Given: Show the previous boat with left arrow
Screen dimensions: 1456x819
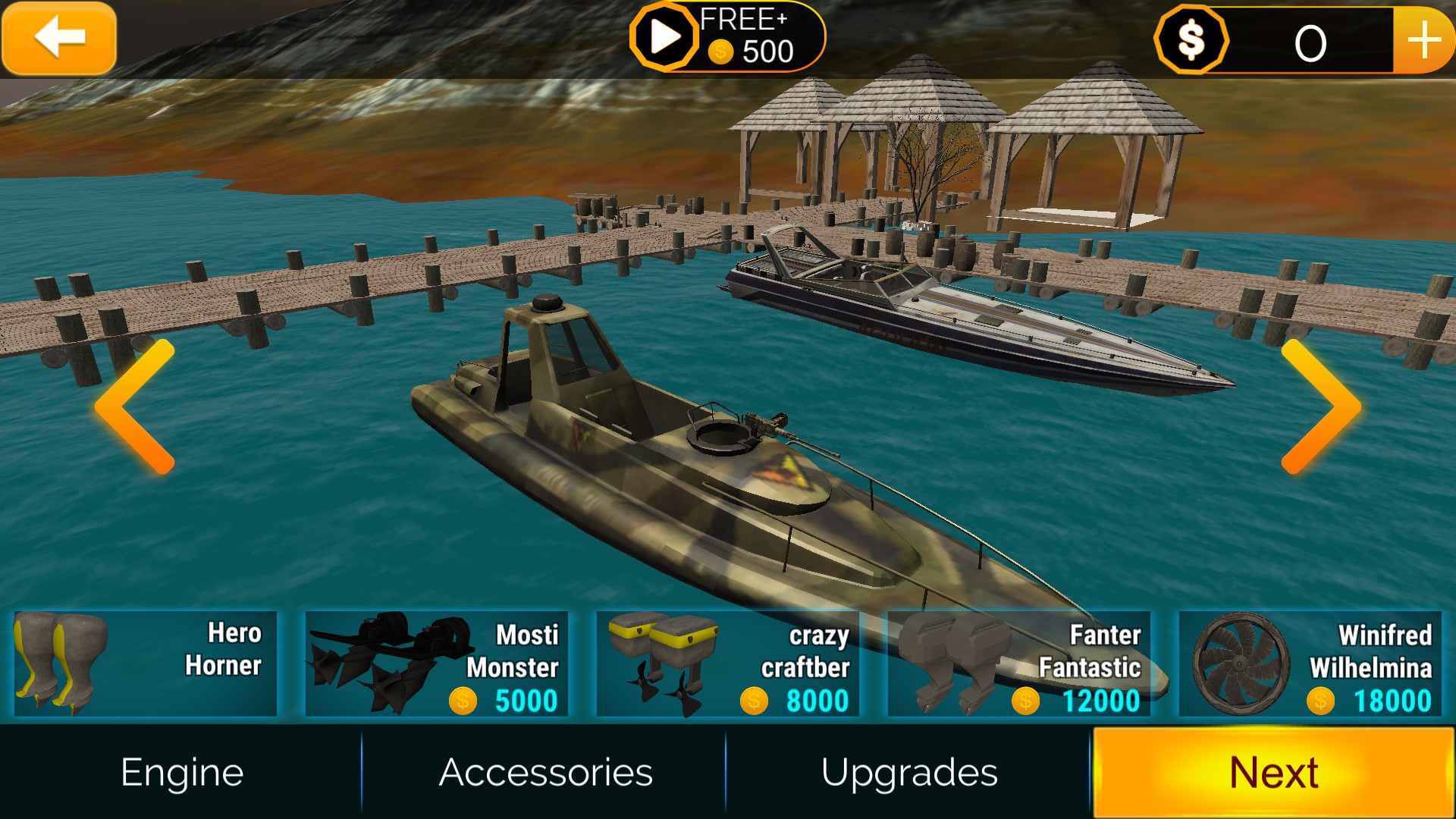Looking at the screenshot, I should 136,407.
